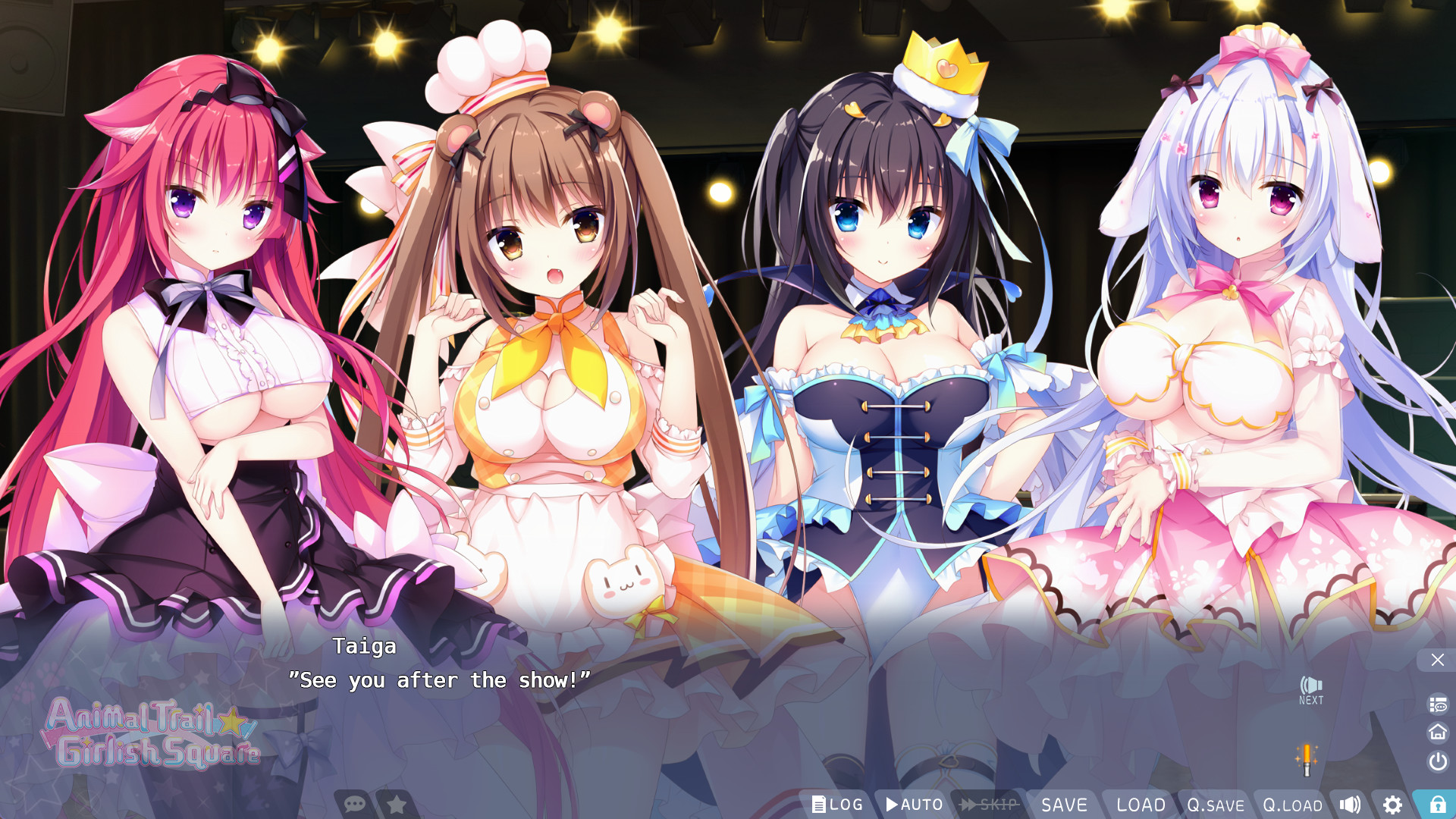Click the NEXT advance indicator

[x=1310, y=689]
